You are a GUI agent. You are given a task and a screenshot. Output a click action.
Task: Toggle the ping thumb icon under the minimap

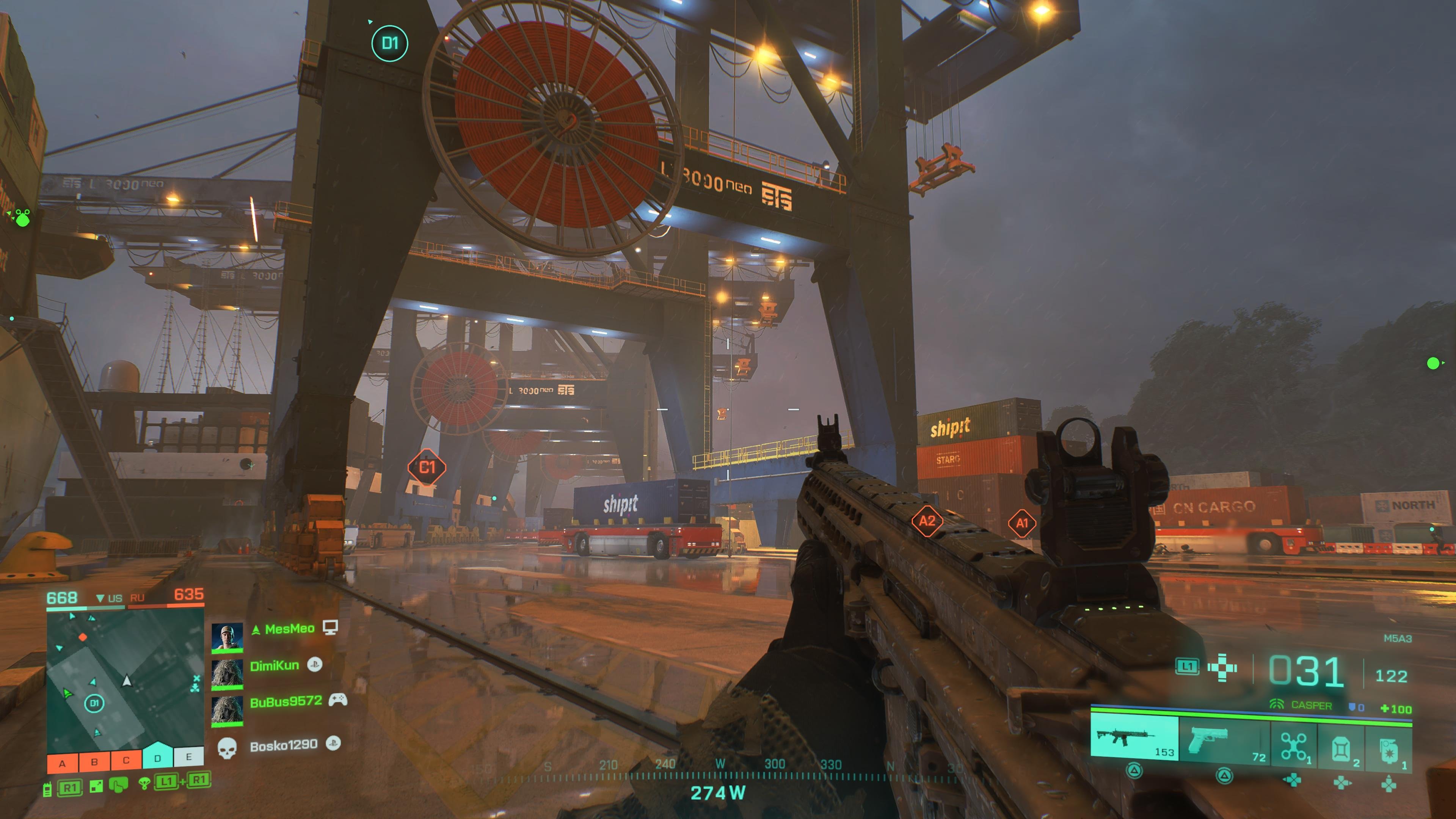[119, 786]
